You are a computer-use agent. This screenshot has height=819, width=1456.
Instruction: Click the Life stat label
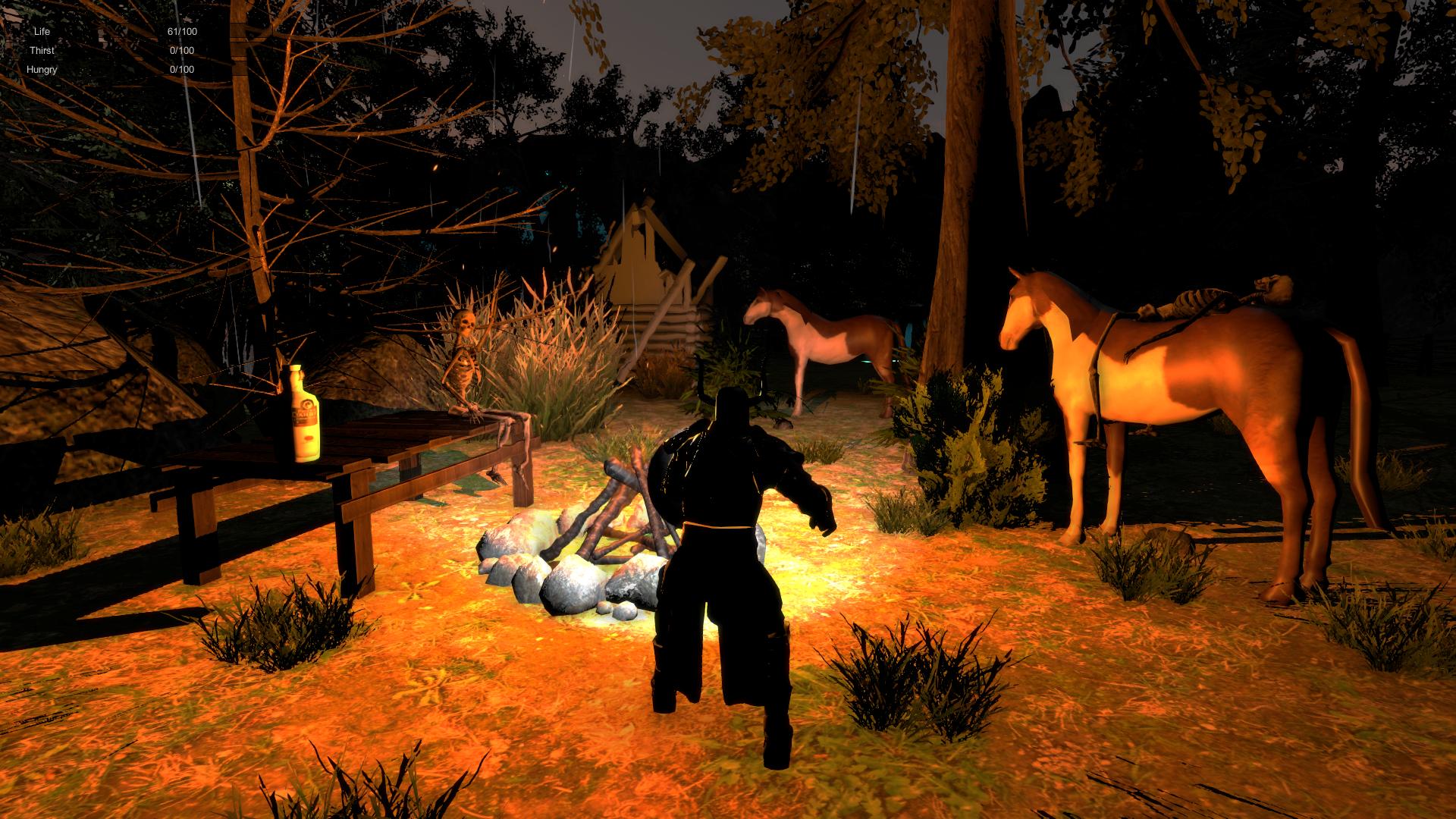point(40,32)
